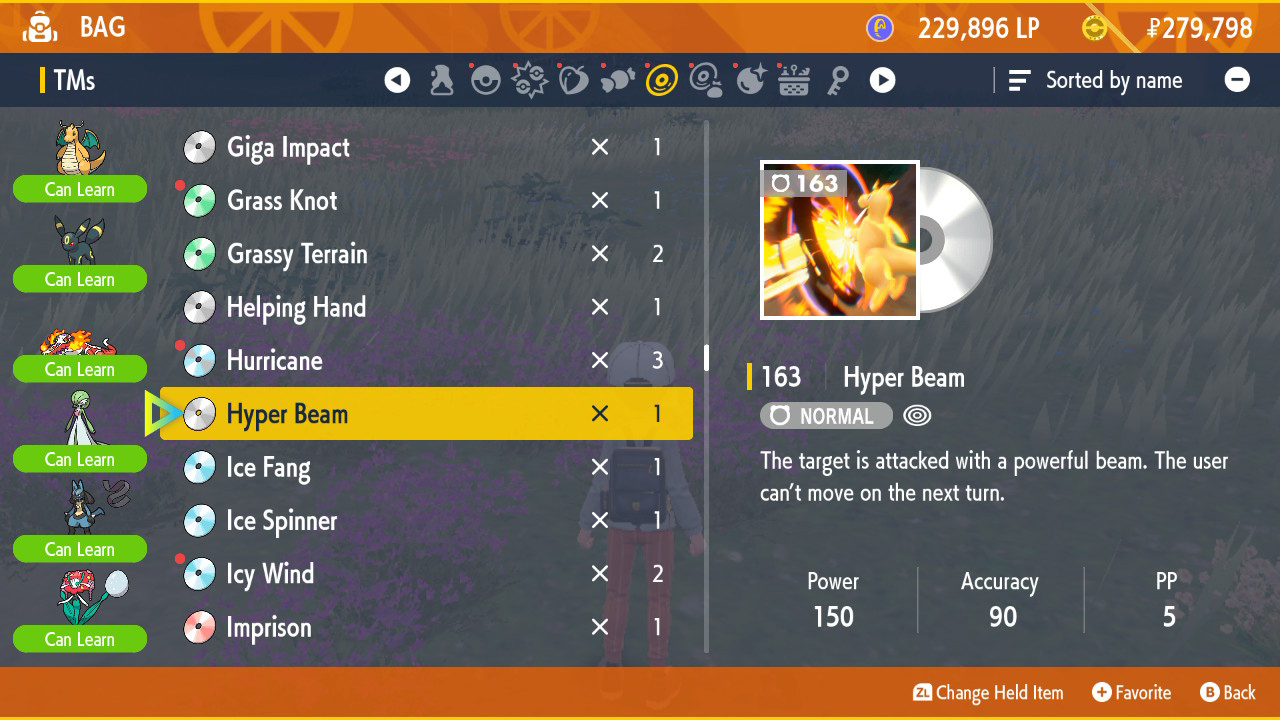Select the Key Items pocket icon
1280x720 pixels.
click(839, 80)
